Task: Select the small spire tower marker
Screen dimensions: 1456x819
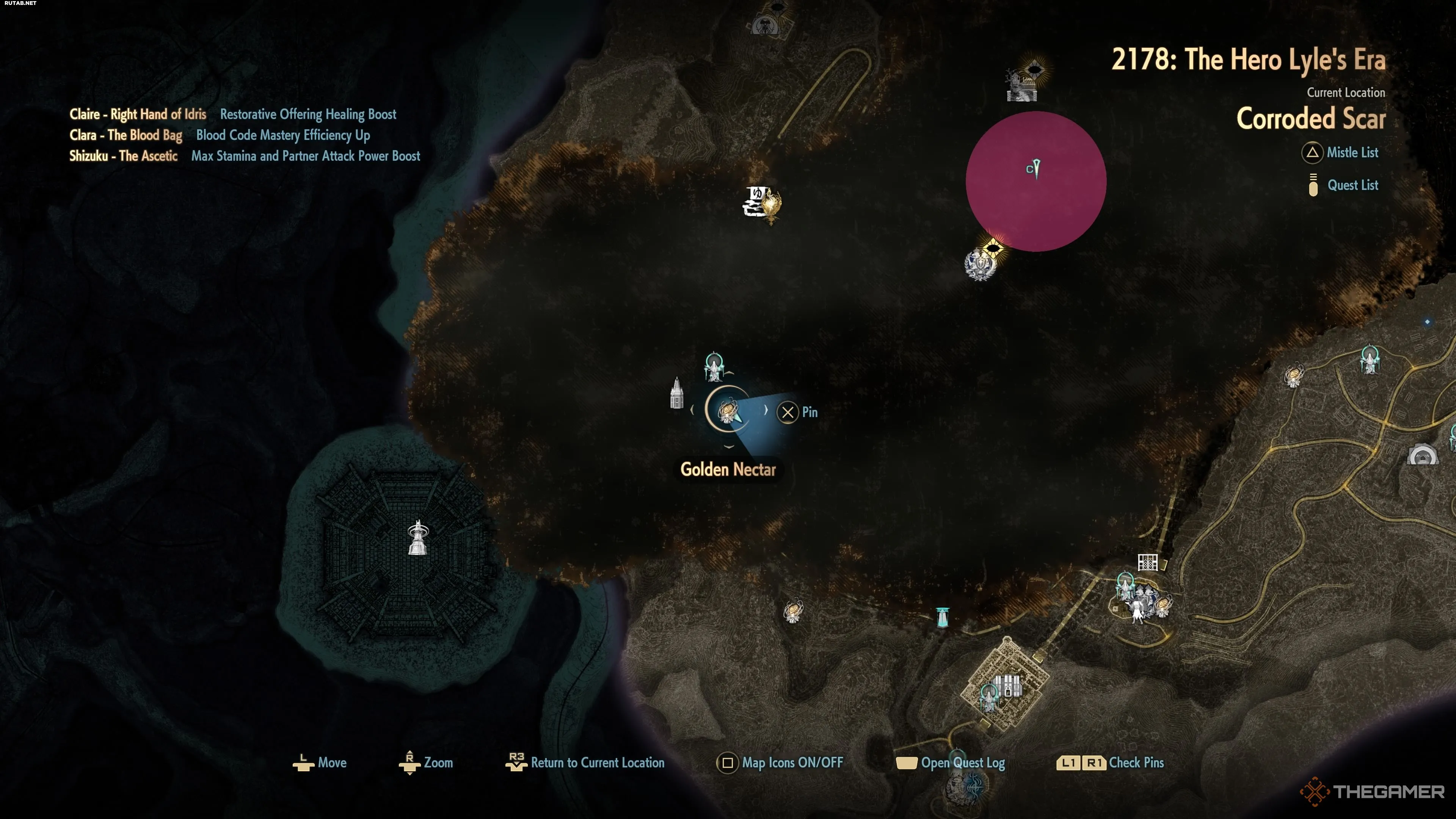Action: point(676,393)
